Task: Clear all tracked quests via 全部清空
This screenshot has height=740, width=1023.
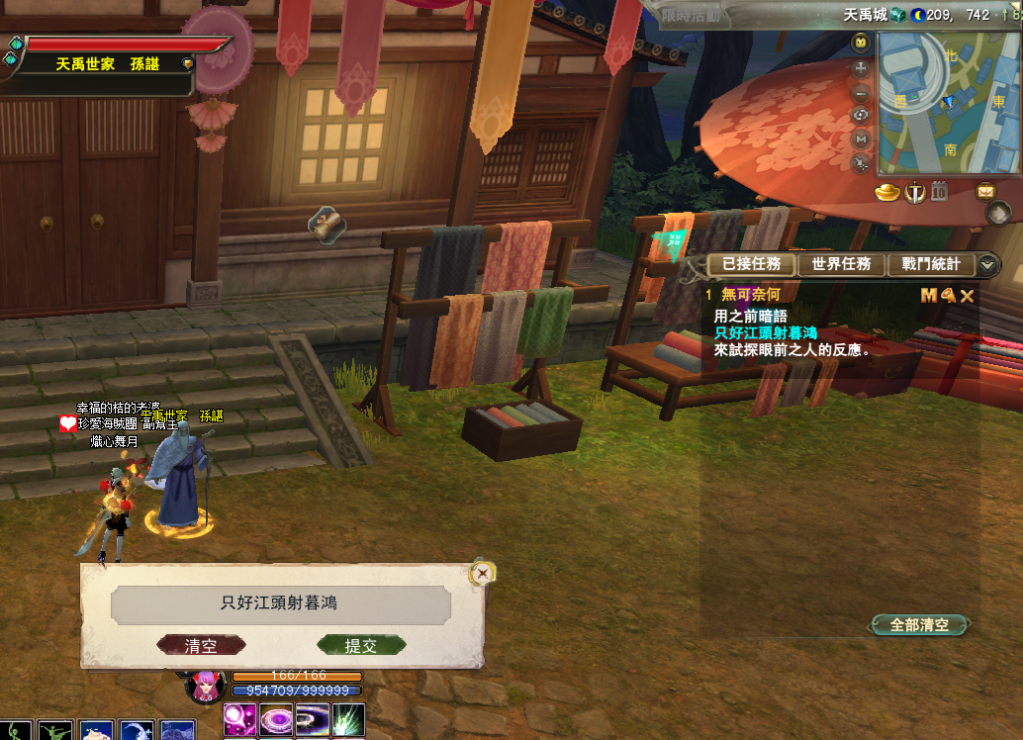Action: click(x=919, y=625)
